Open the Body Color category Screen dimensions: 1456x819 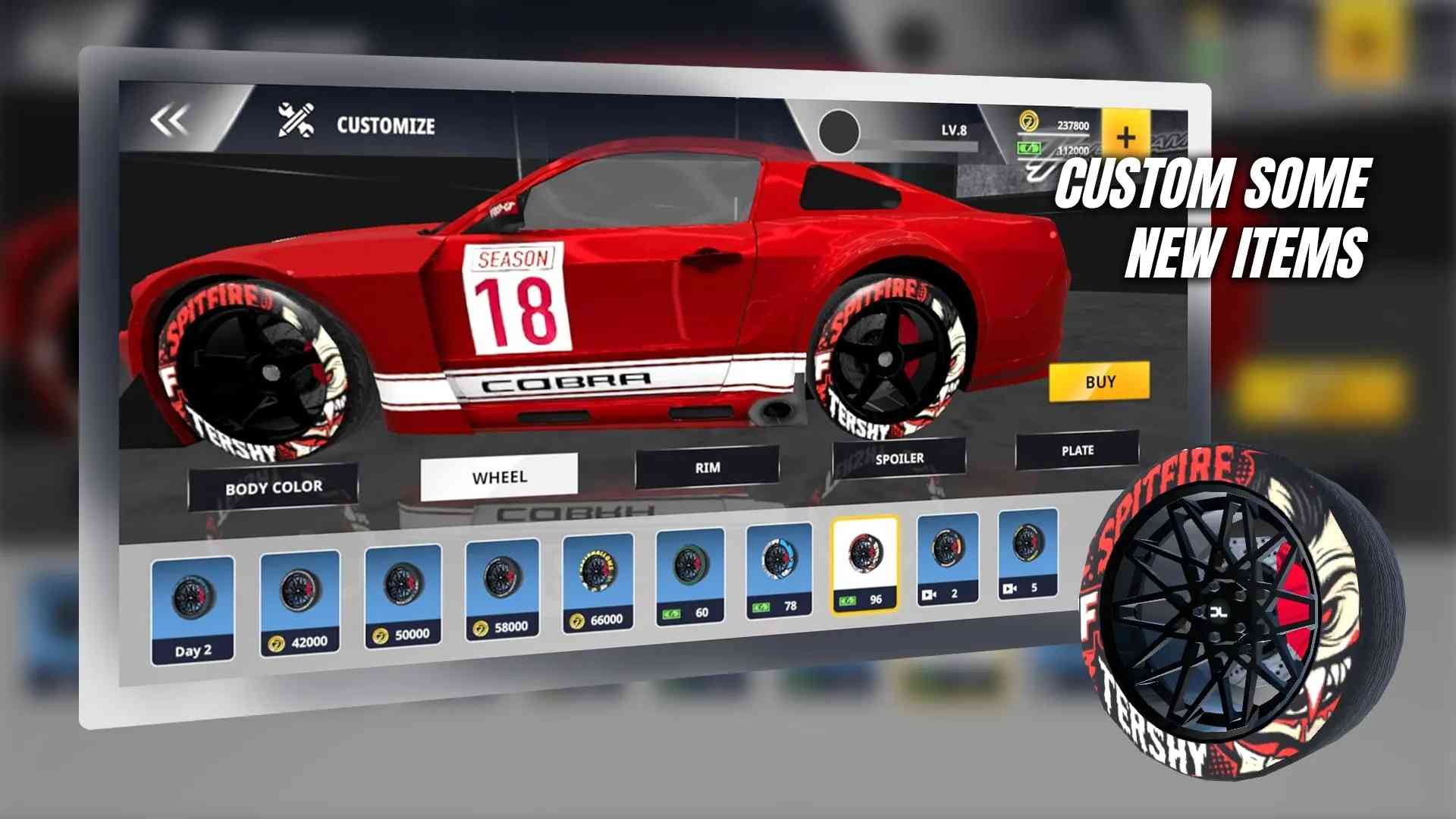pyautogui.click(x=273, y=487)
